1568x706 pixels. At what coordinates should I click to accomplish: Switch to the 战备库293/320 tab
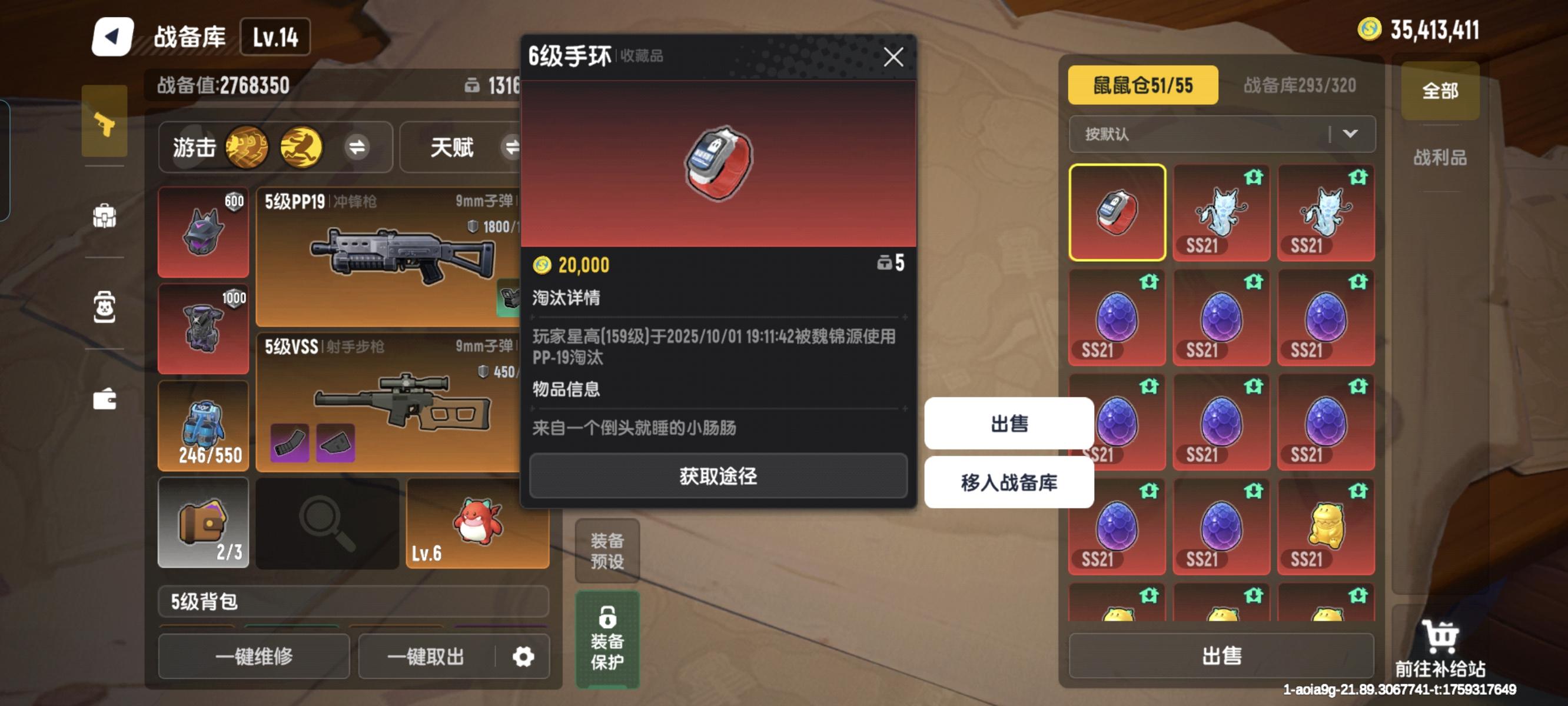[1300, 86]
